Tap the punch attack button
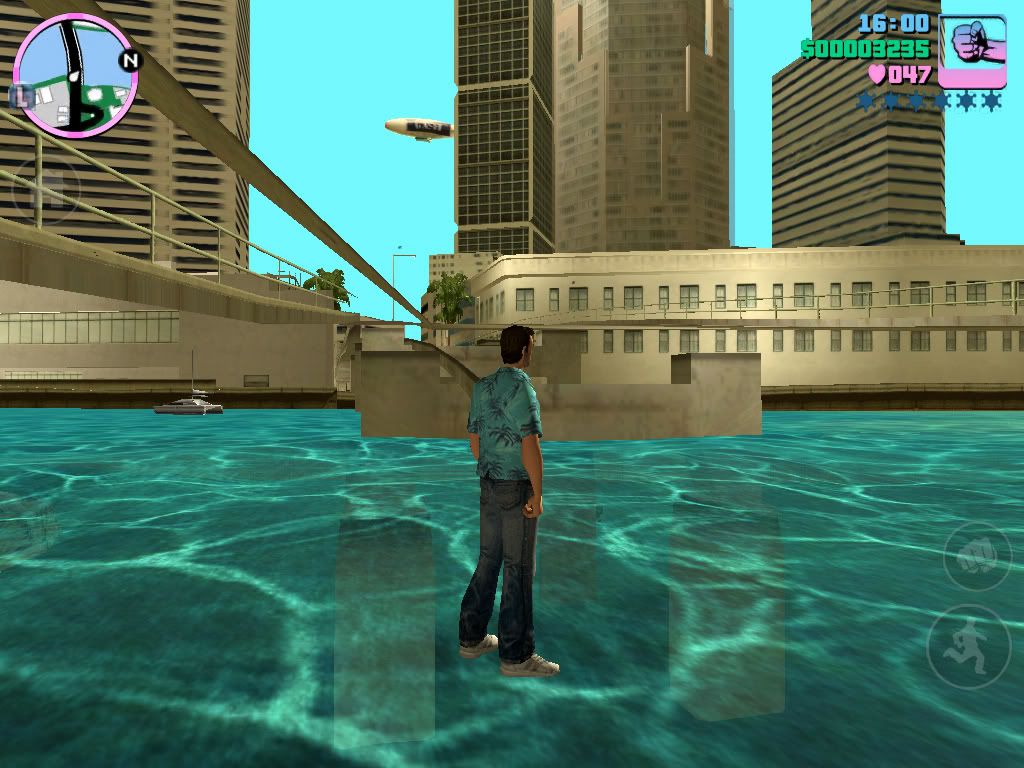1024x768 pixels. 977,556
